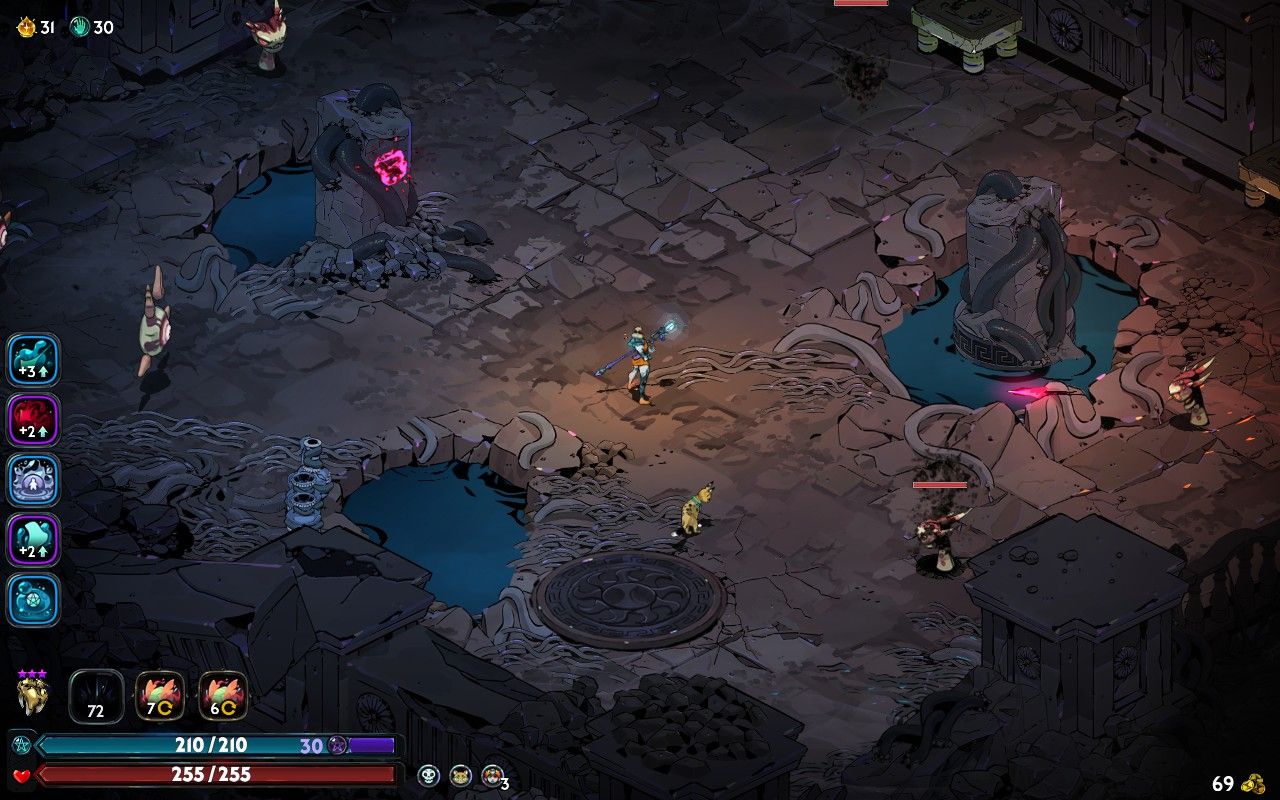Click the fiery status icon showing 3
Screen dimensions: 1280x800
click(491, 775)
